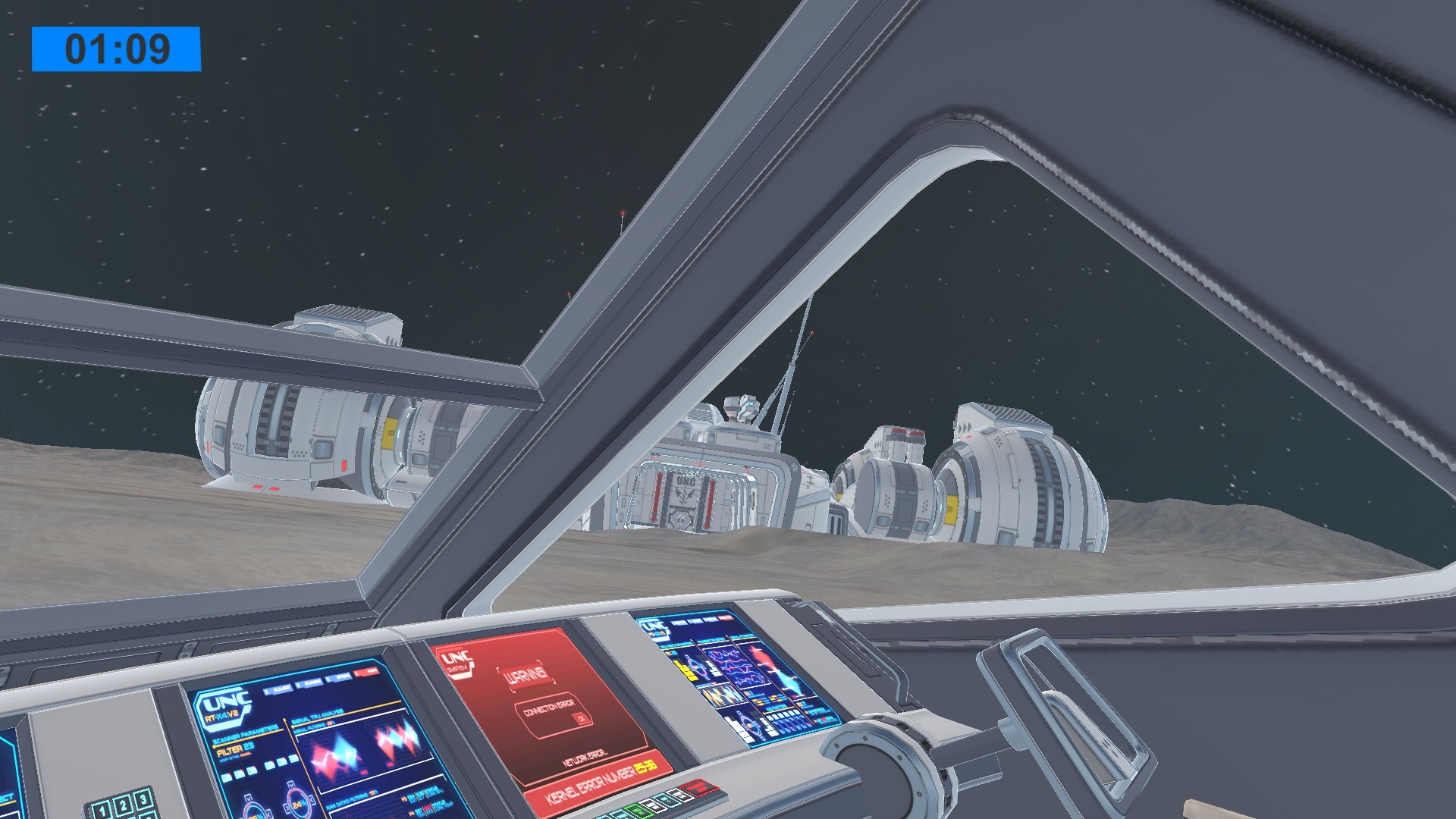Click the OPTIONS icon on the scanner display
Image resolution: width=1456 pixels, height=819 pixels.
pos(338,678)
